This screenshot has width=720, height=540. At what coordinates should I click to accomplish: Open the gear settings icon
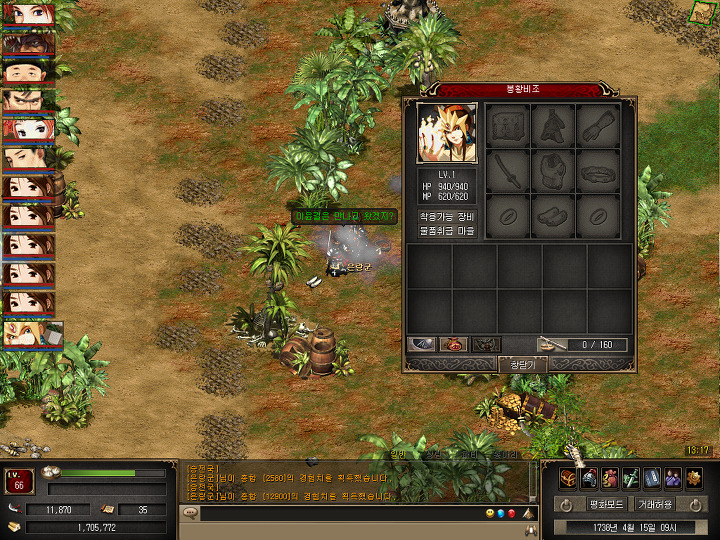pyautogui.click(x=694, y=478)
